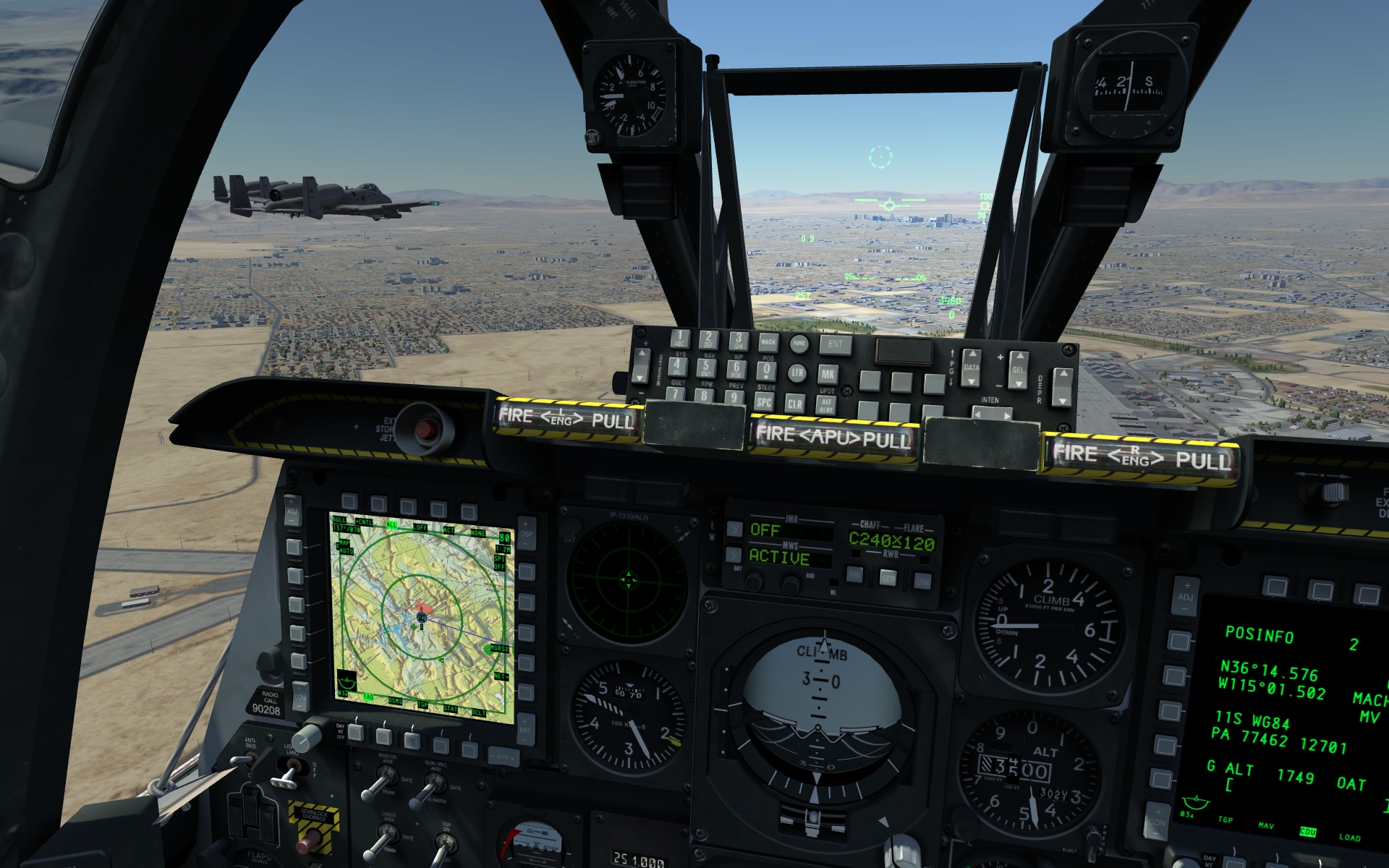This screenshot has width=1389, height=868.
Task: Select the TGP page OSB on left MFCD
Action: (x=410, y=739)
